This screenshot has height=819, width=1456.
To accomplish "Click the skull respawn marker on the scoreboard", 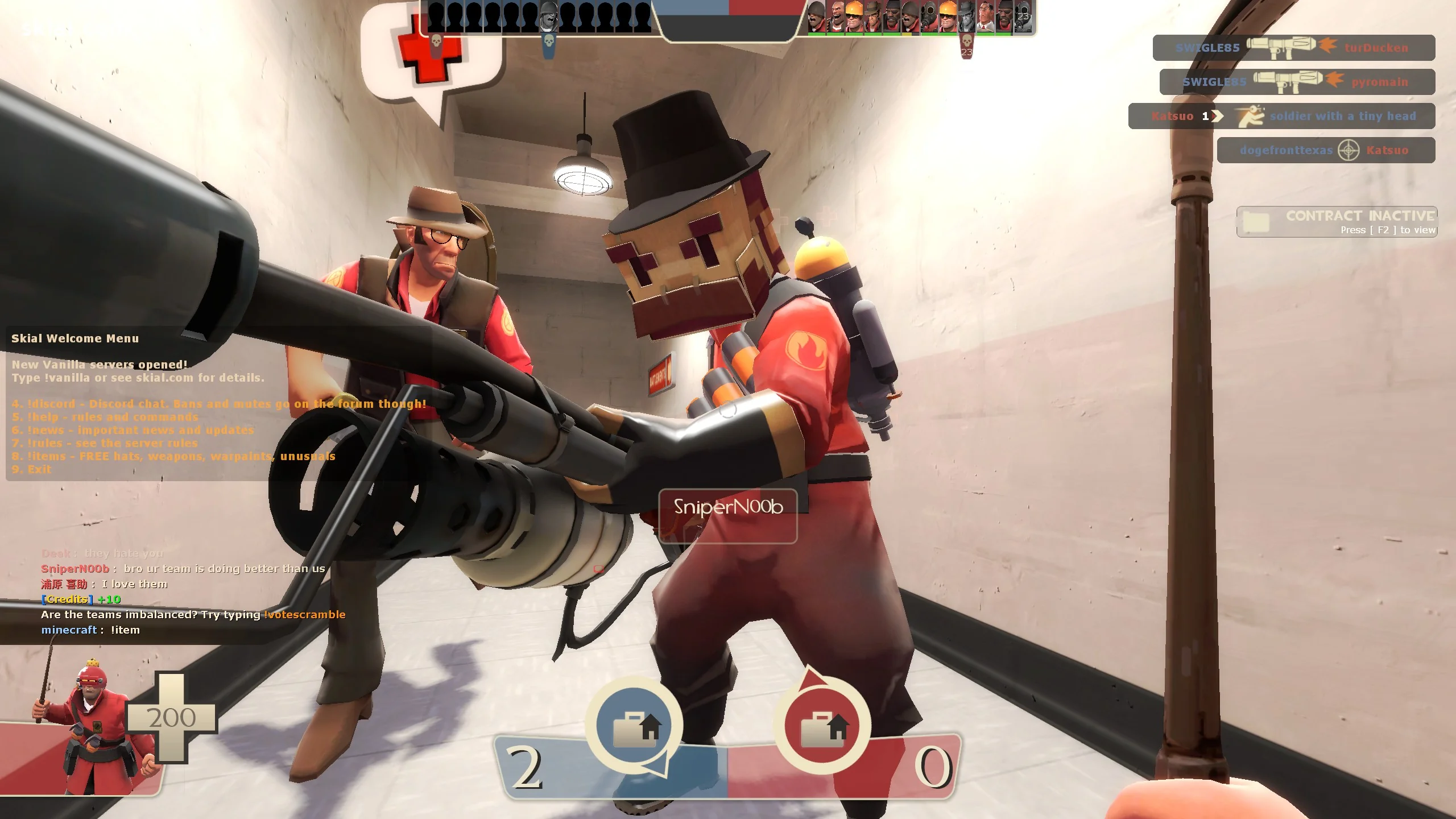I will click(549, 43).
